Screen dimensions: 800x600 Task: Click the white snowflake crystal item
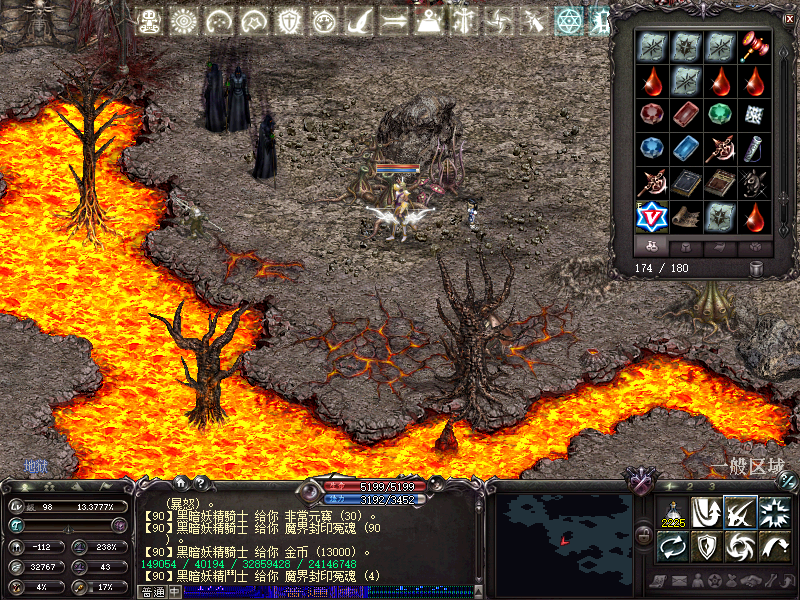pyautogui.click(x=755, y=114)
